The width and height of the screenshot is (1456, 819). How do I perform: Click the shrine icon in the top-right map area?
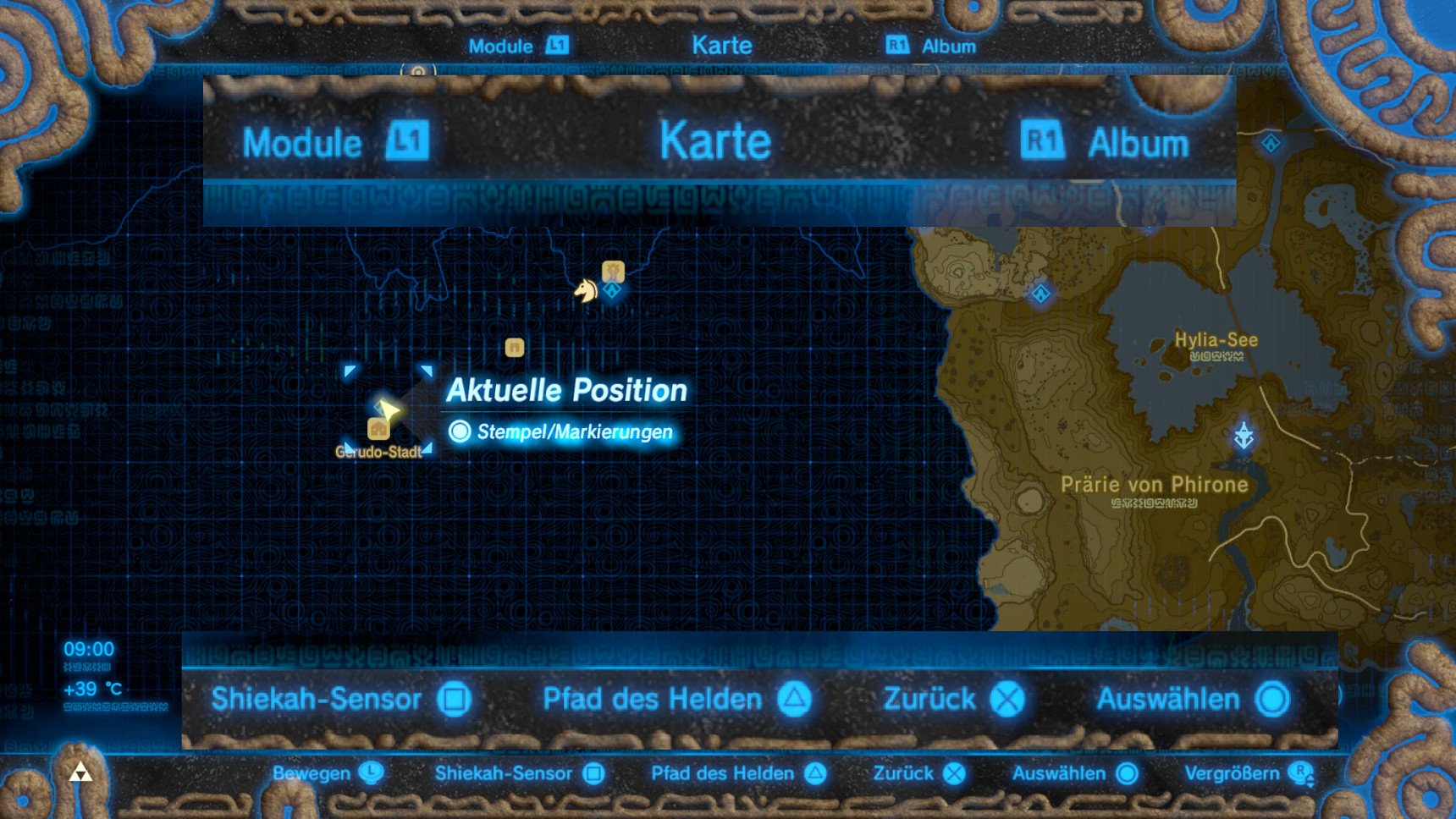[1271, 144]
